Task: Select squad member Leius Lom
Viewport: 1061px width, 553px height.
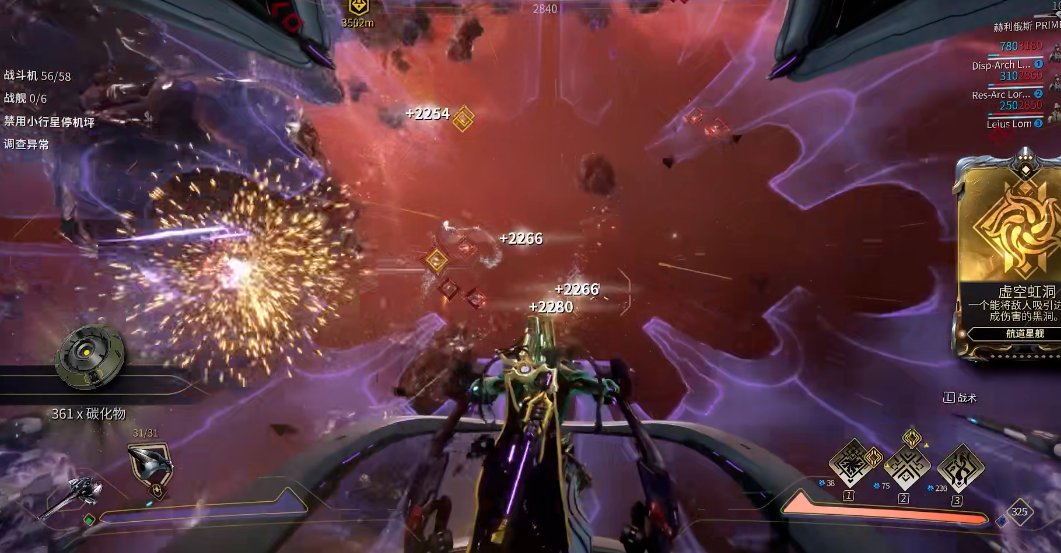Action: click(x=1008, y=124)
